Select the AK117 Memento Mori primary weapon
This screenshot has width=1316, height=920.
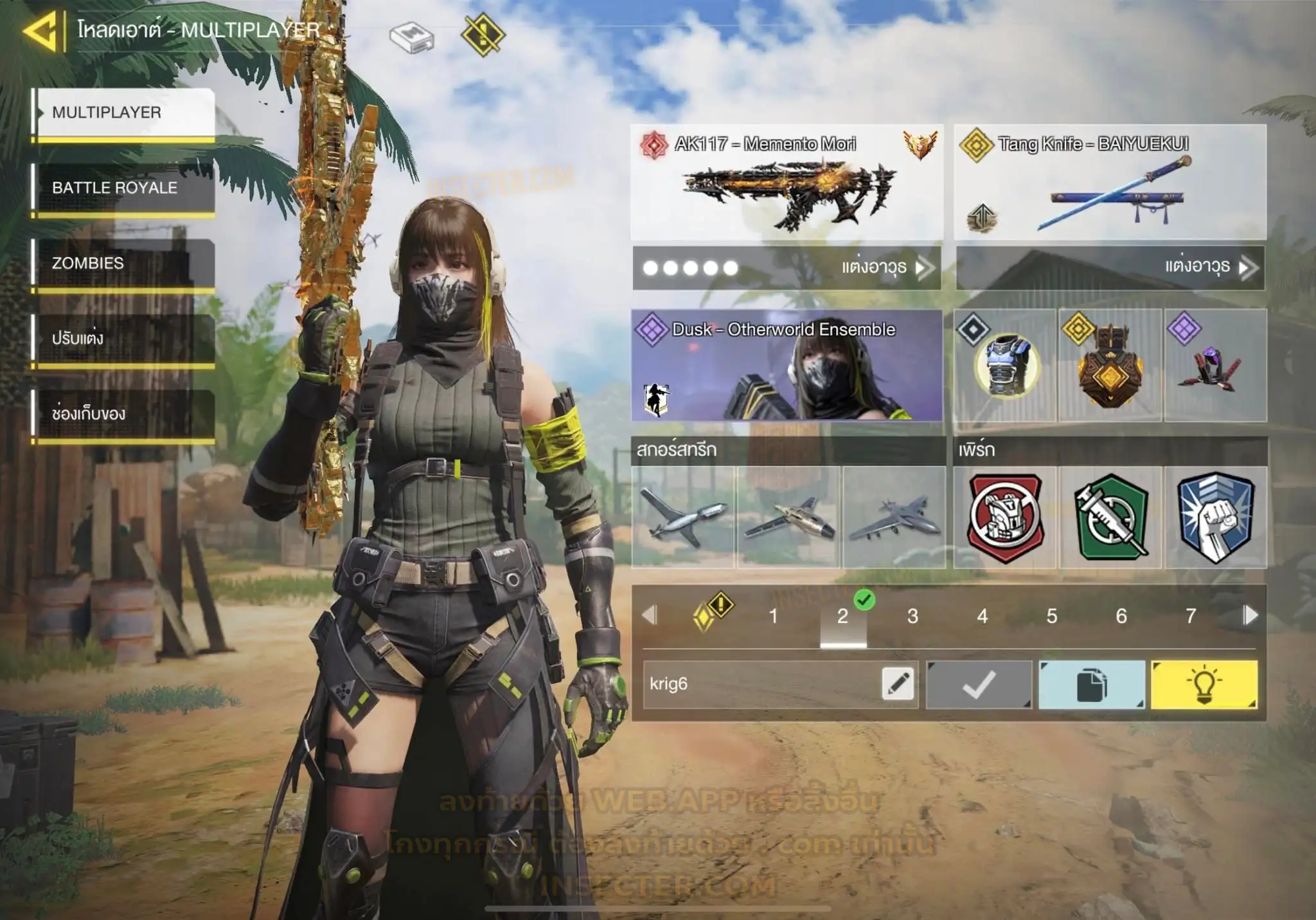coord(787,183)
